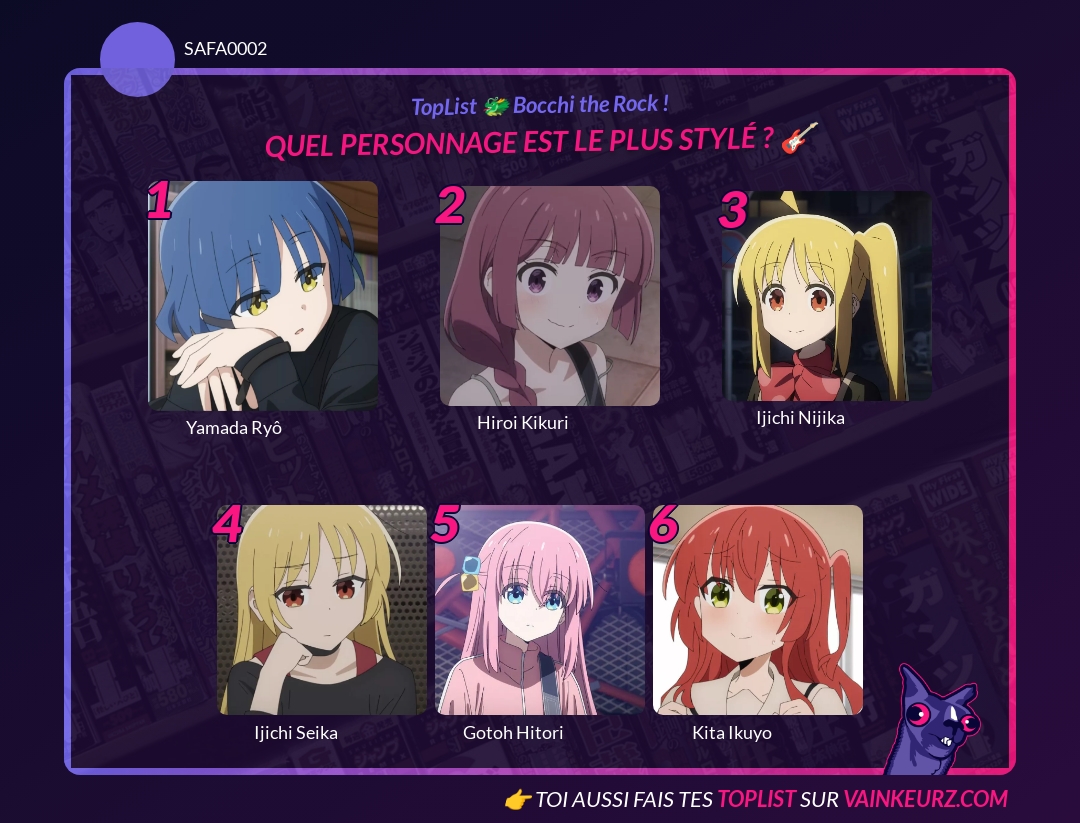Viewport: 1080px width, 823px height.
Task: Choose the Hiroi Kikuri portrait
Action: click(x=550, y=296)
